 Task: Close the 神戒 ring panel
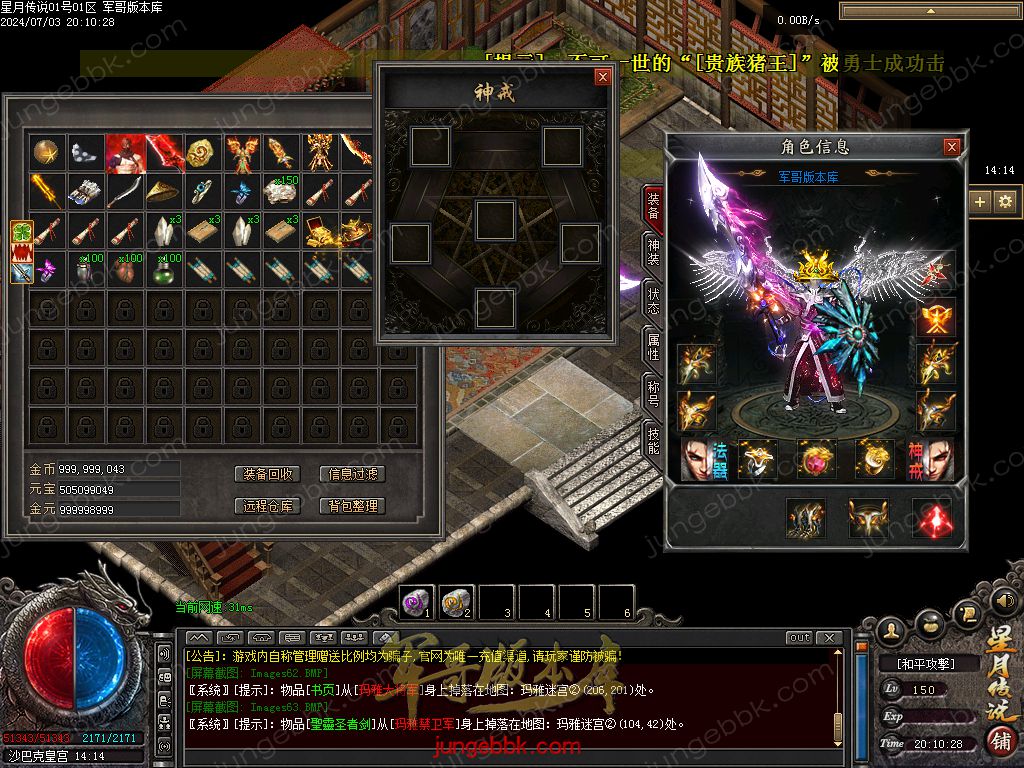pyautogui.click(x=602, y=76)
